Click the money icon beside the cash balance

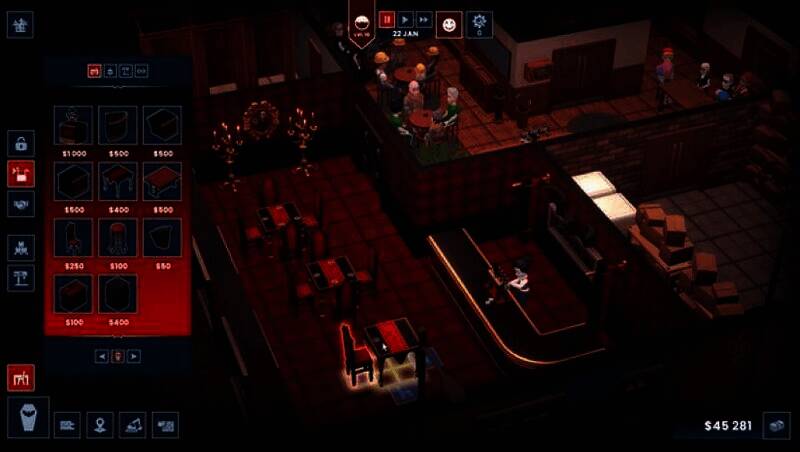776,425
